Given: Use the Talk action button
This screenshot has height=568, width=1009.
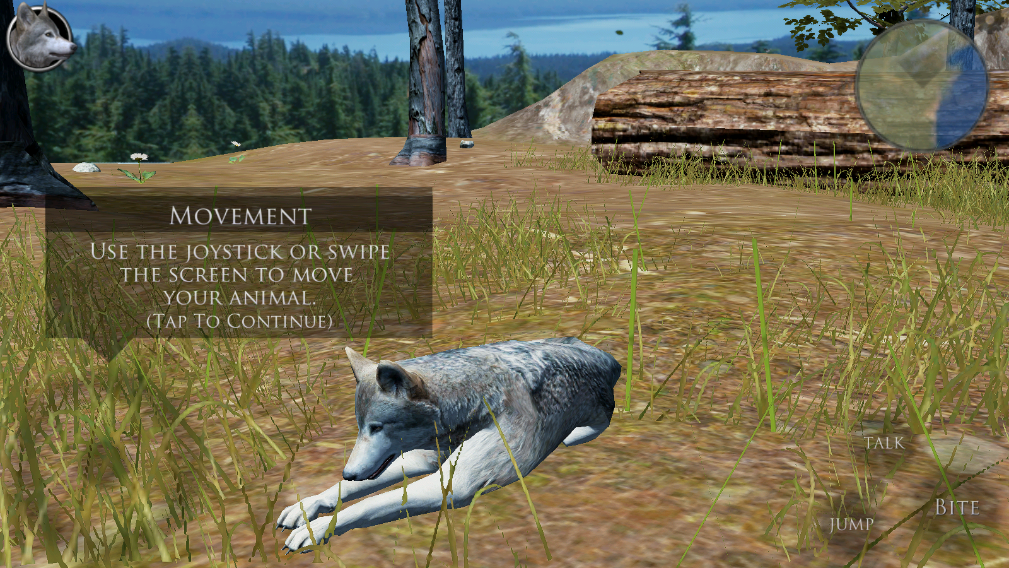Looking at the screenshot, I should pos(884,442).
